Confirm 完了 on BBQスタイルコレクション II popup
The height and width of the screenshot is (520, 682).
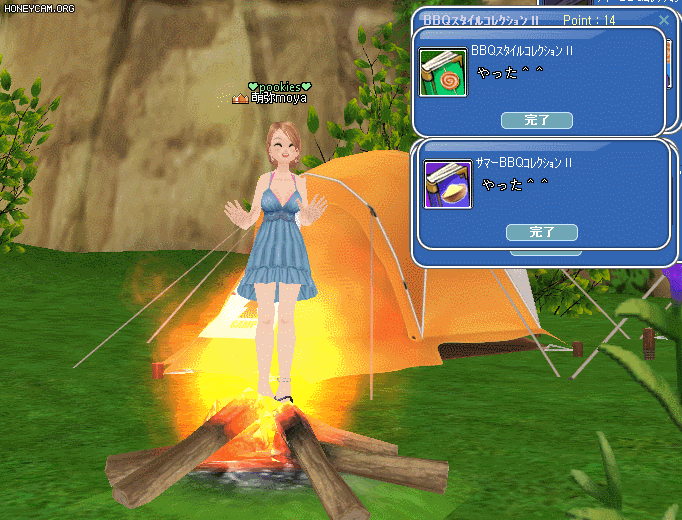point(537,120)
